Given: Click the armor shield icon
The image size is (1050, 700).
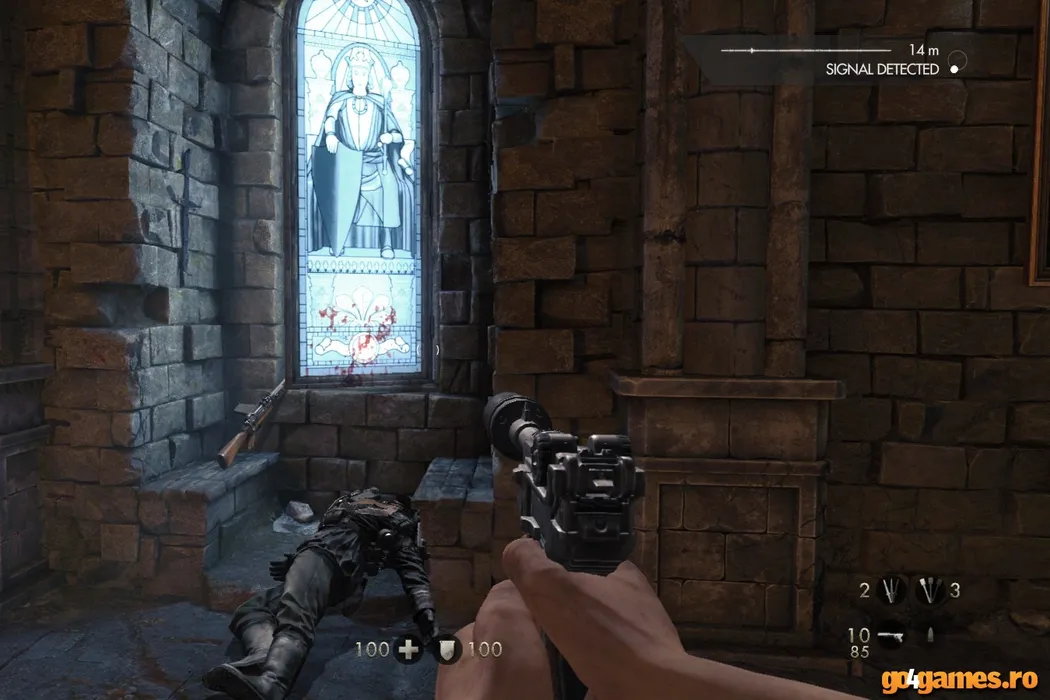Looking at the screenshot, I should 449,650.
